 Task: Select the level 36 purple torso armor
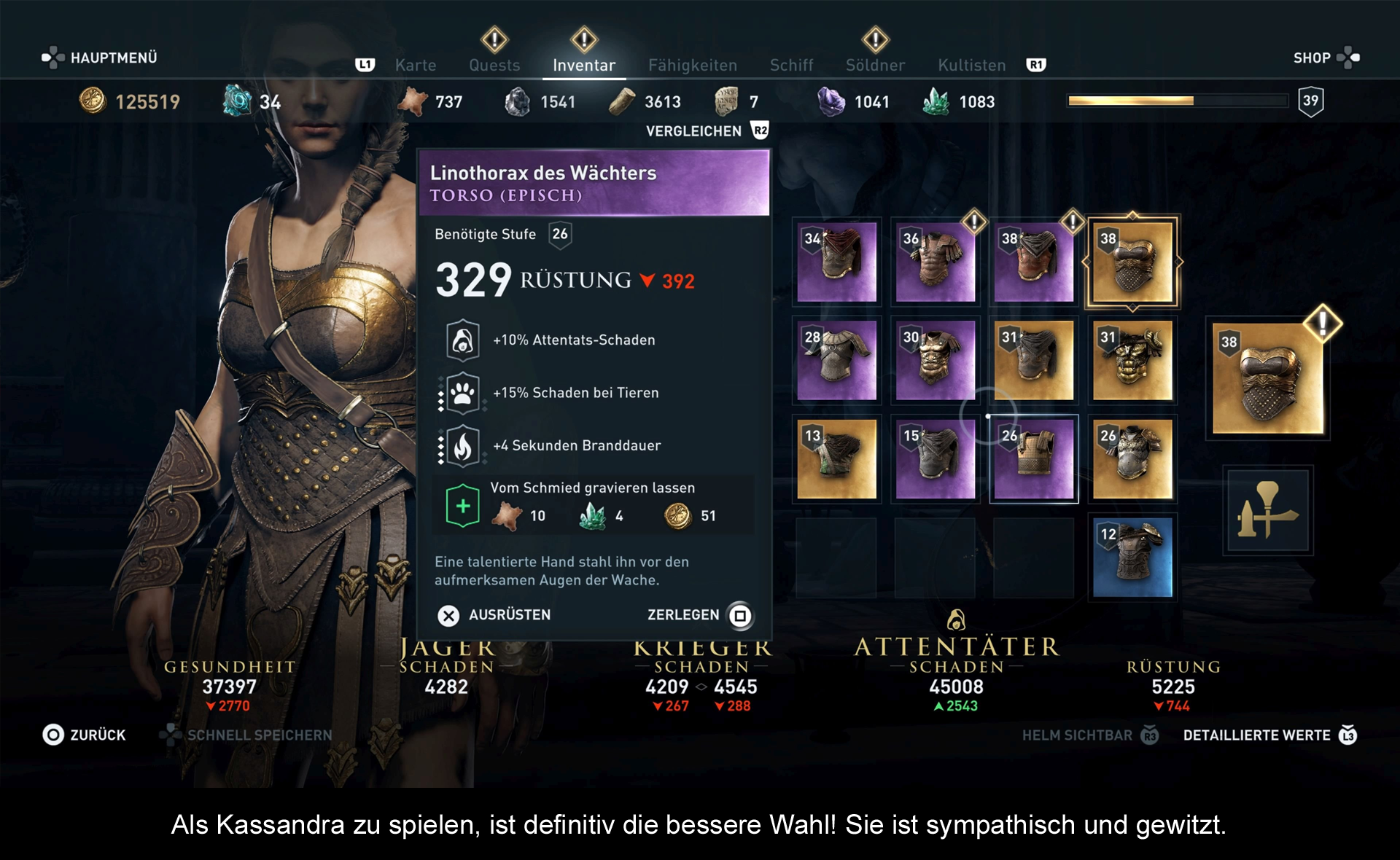click(x=935, y=262)
